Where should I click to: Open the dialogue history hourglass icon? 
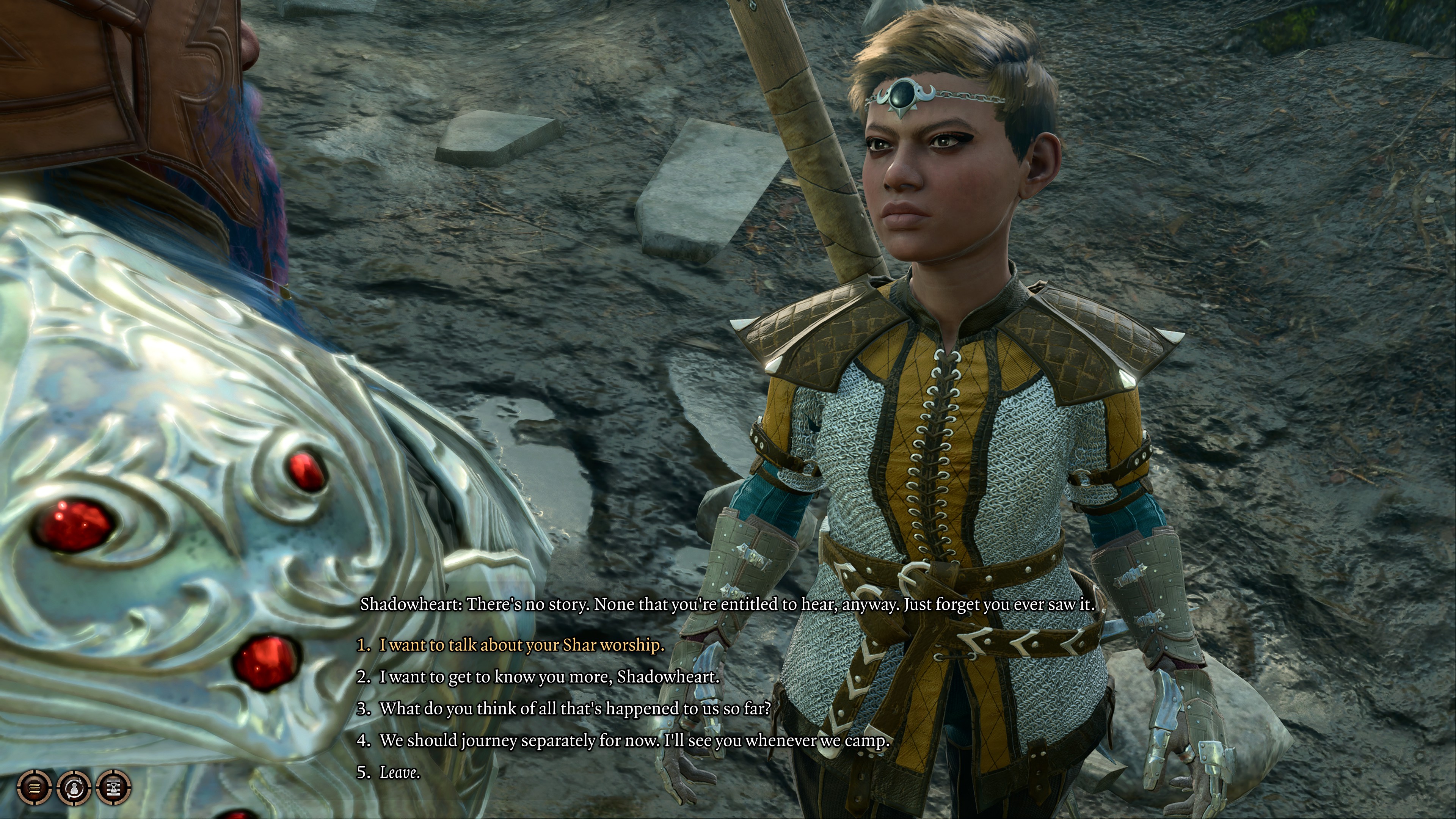(114, 787)
